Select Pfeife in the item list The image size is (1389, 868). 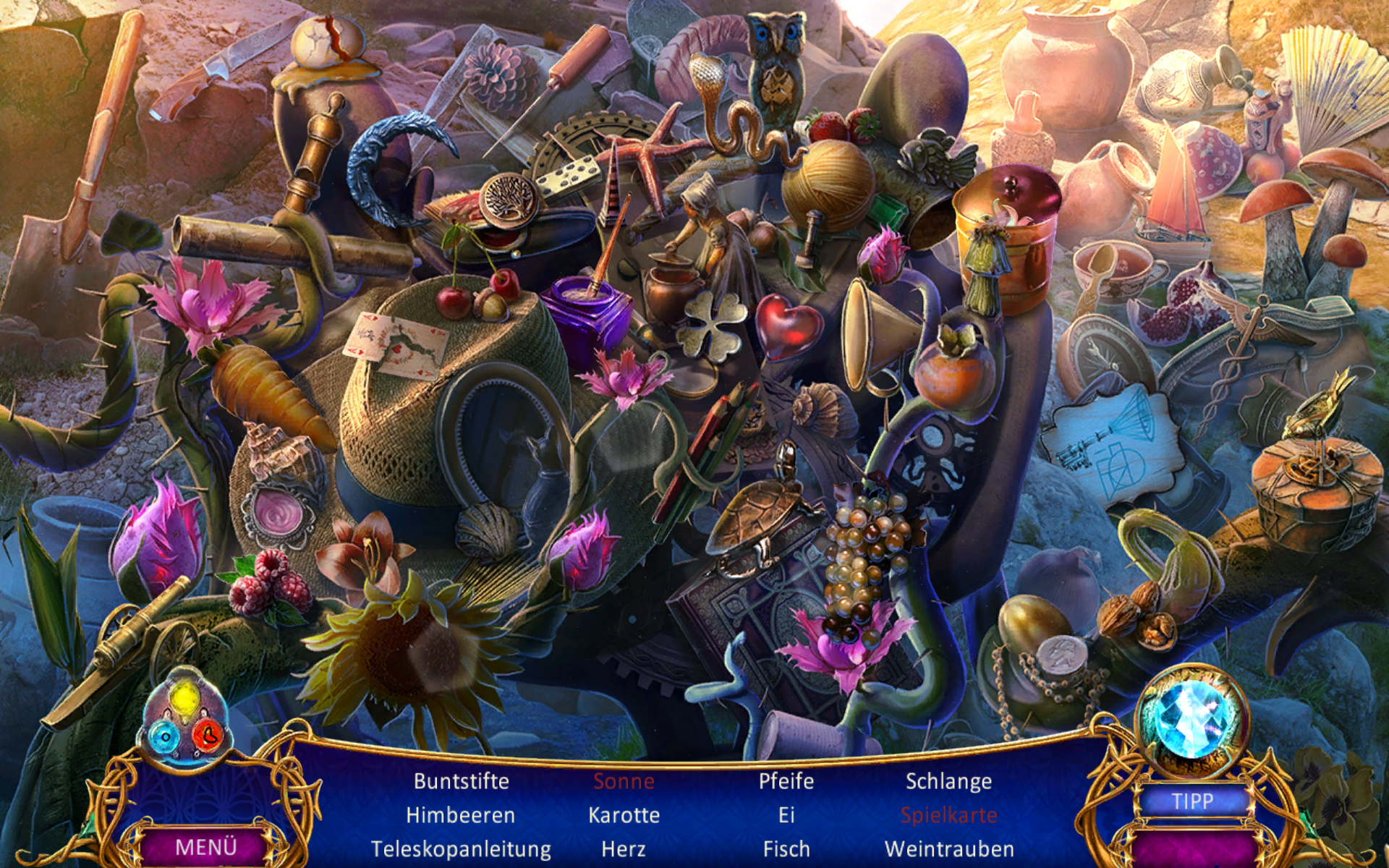pyautogui.click(x=786, y=781)
